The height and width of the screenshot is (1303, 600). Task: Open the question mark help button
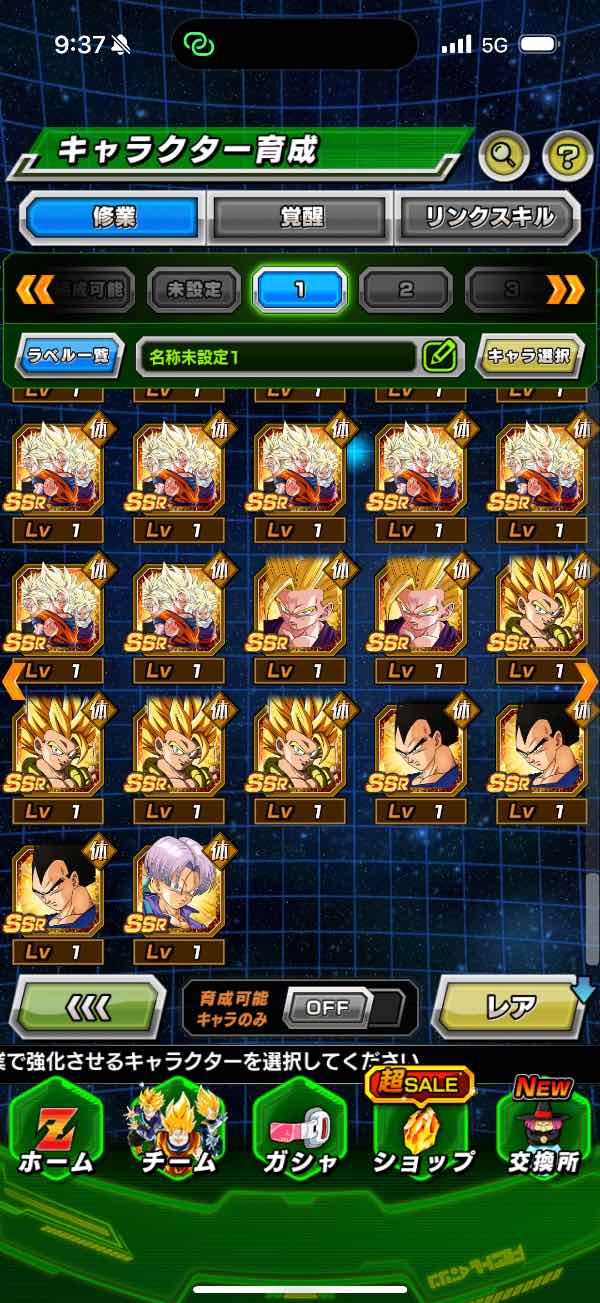[x=567, y=154]
